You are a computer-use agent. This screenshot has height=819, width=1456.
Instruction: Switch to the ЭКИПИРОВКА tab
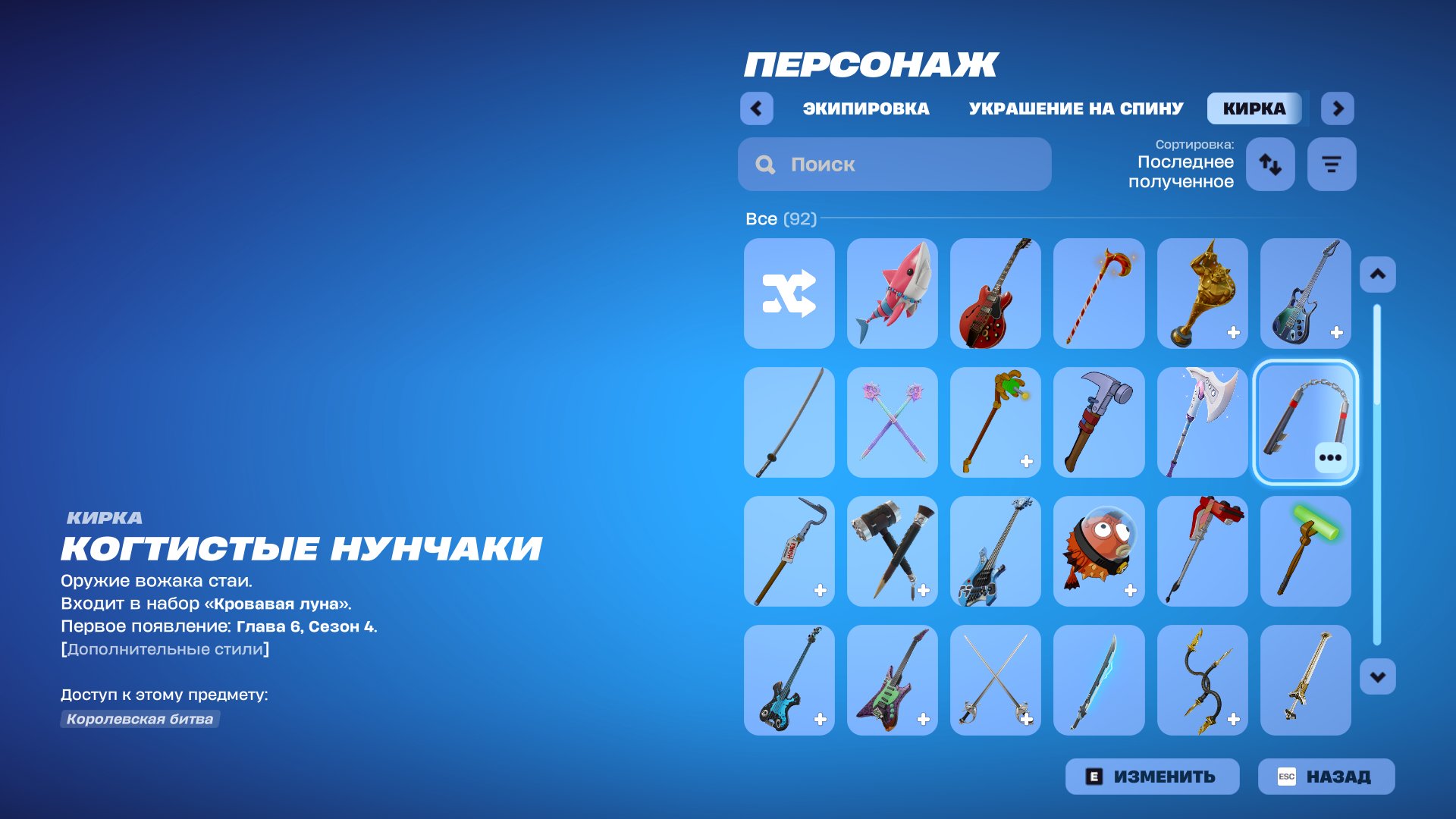tap(864, 108)
